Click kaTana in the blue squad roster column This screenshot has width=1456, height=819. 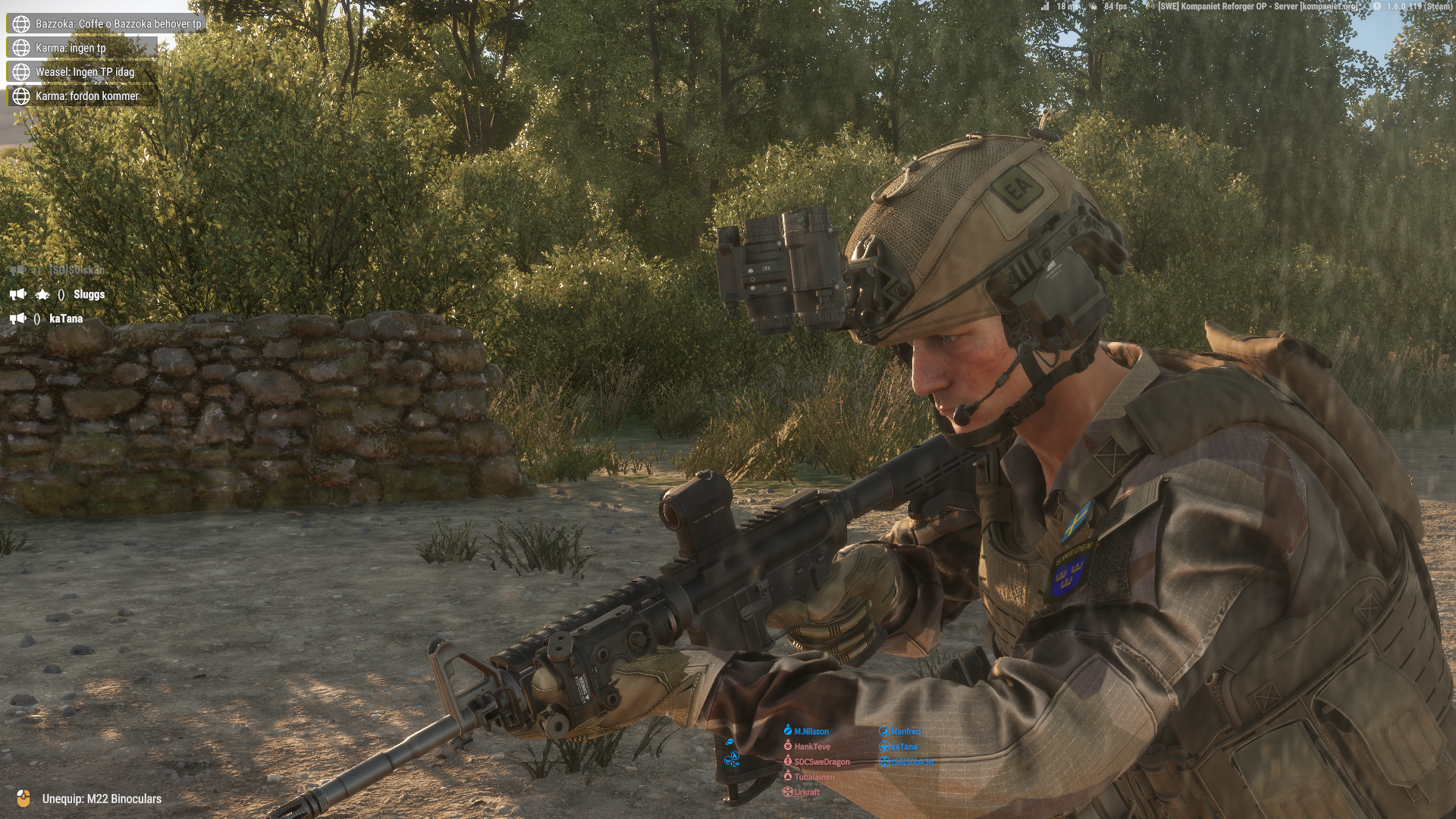click(x=903, y=747)
